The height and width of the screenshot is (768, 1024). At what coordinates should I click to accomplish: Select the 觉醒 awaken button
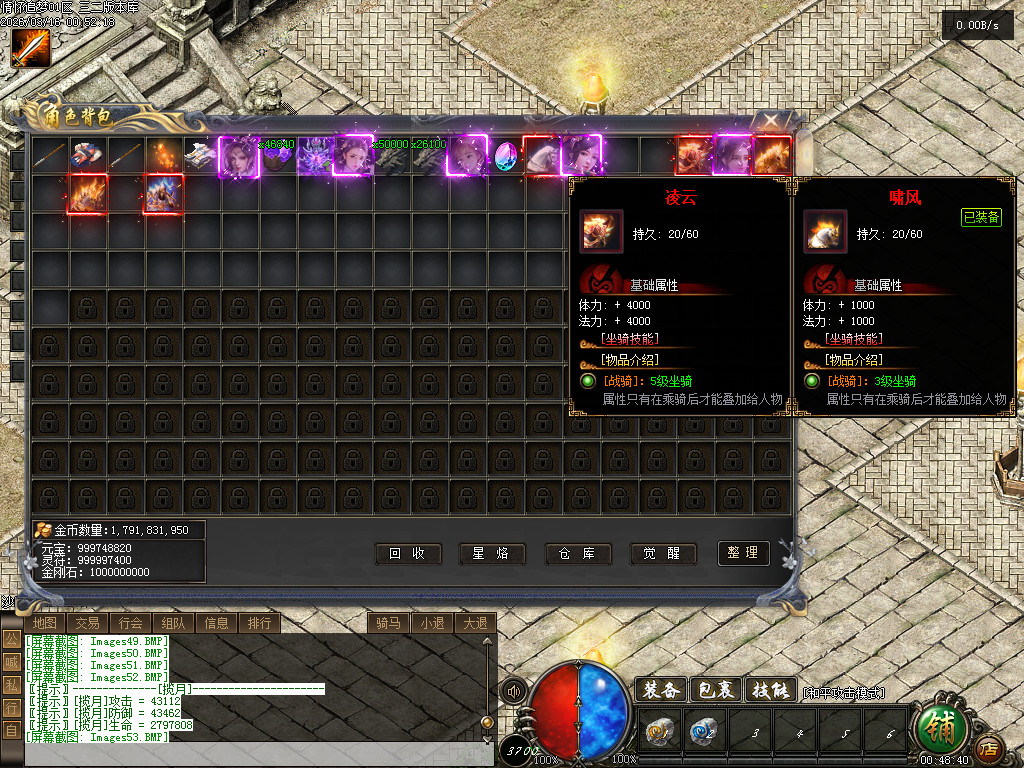click(x=663, y=553)
